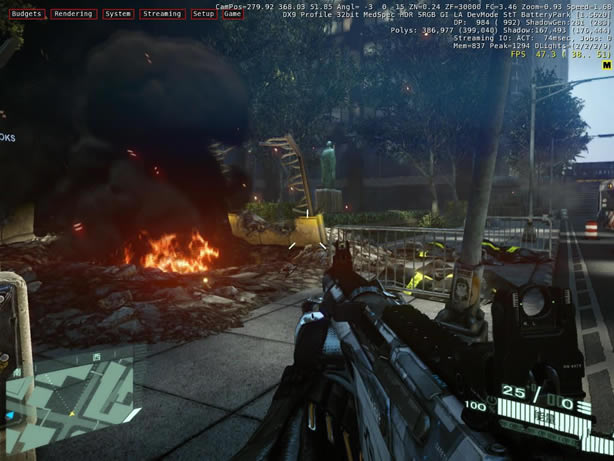Image resolution: width=614 pixels, height=461 pixels.
Task: Open the Setup tab
Action: [x=203, y=14]
